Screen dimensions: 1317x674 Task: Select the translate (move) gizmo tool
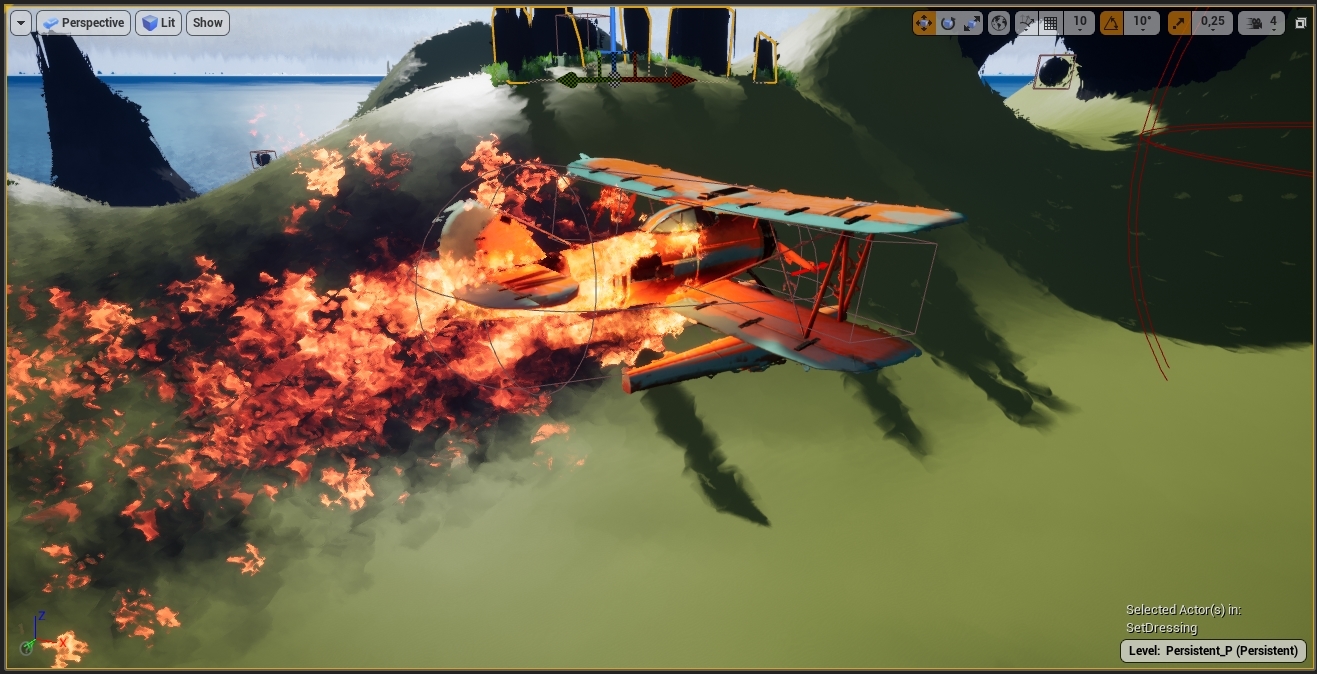click(x=924, y=22)
